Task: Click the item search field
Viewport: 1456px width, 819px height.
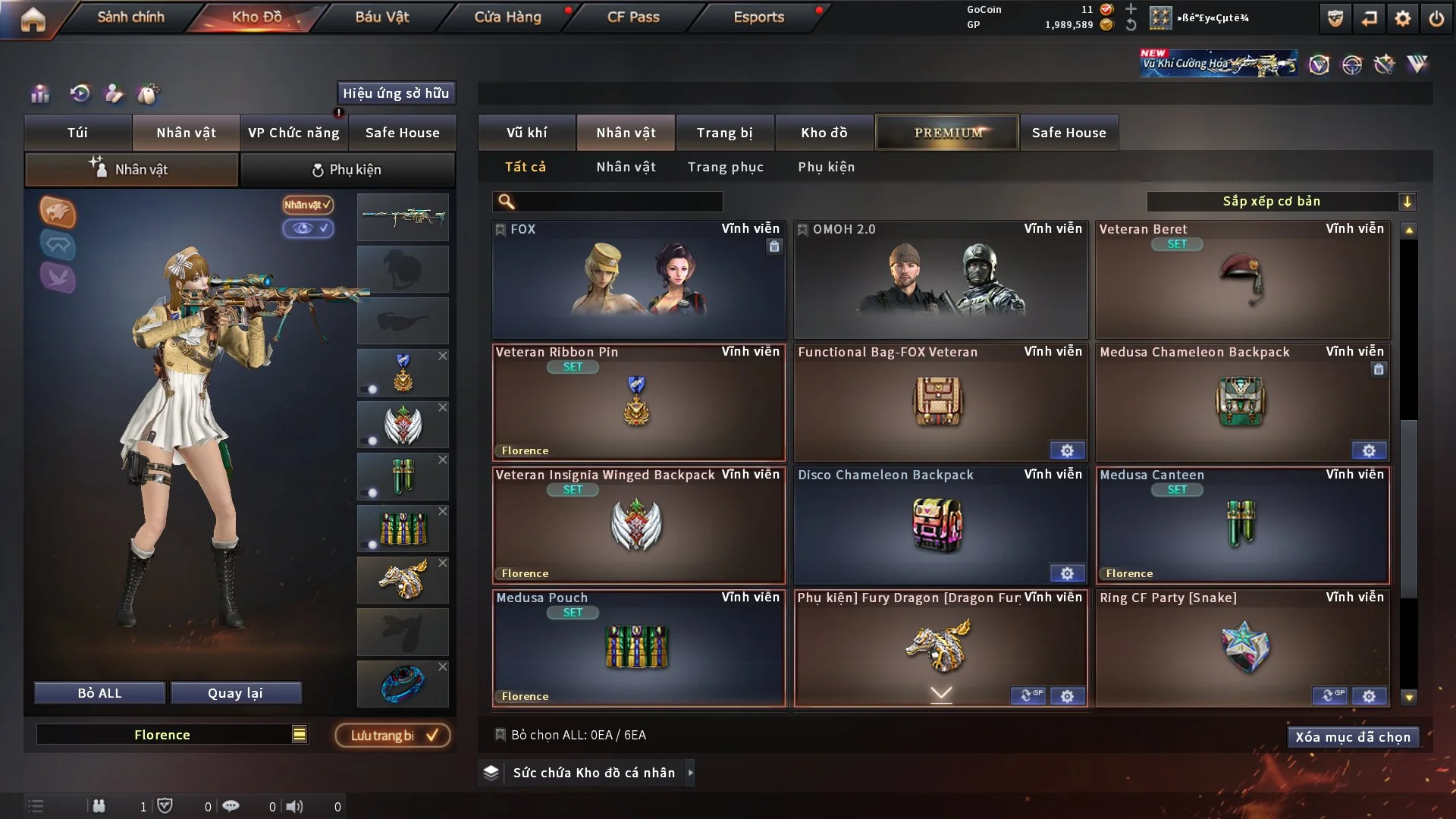Action: (x=618, y=202)
